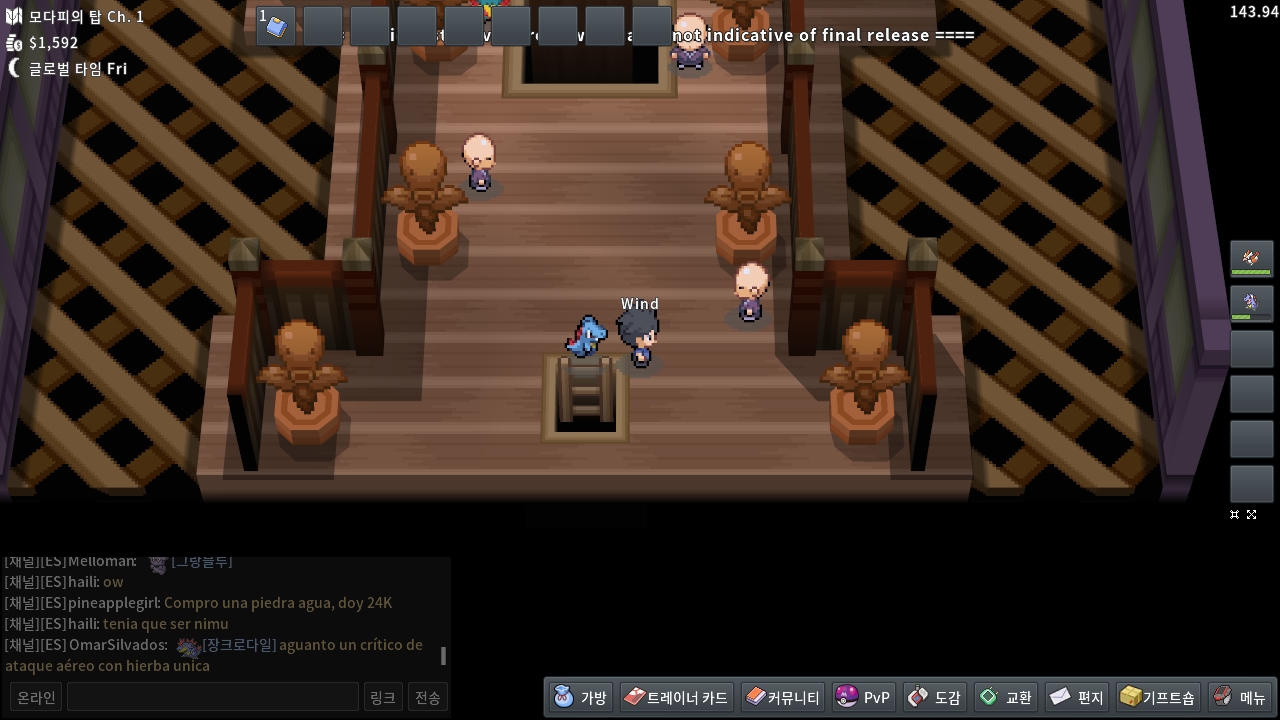Click the 전송 send button in chat

tap(427, 697)
